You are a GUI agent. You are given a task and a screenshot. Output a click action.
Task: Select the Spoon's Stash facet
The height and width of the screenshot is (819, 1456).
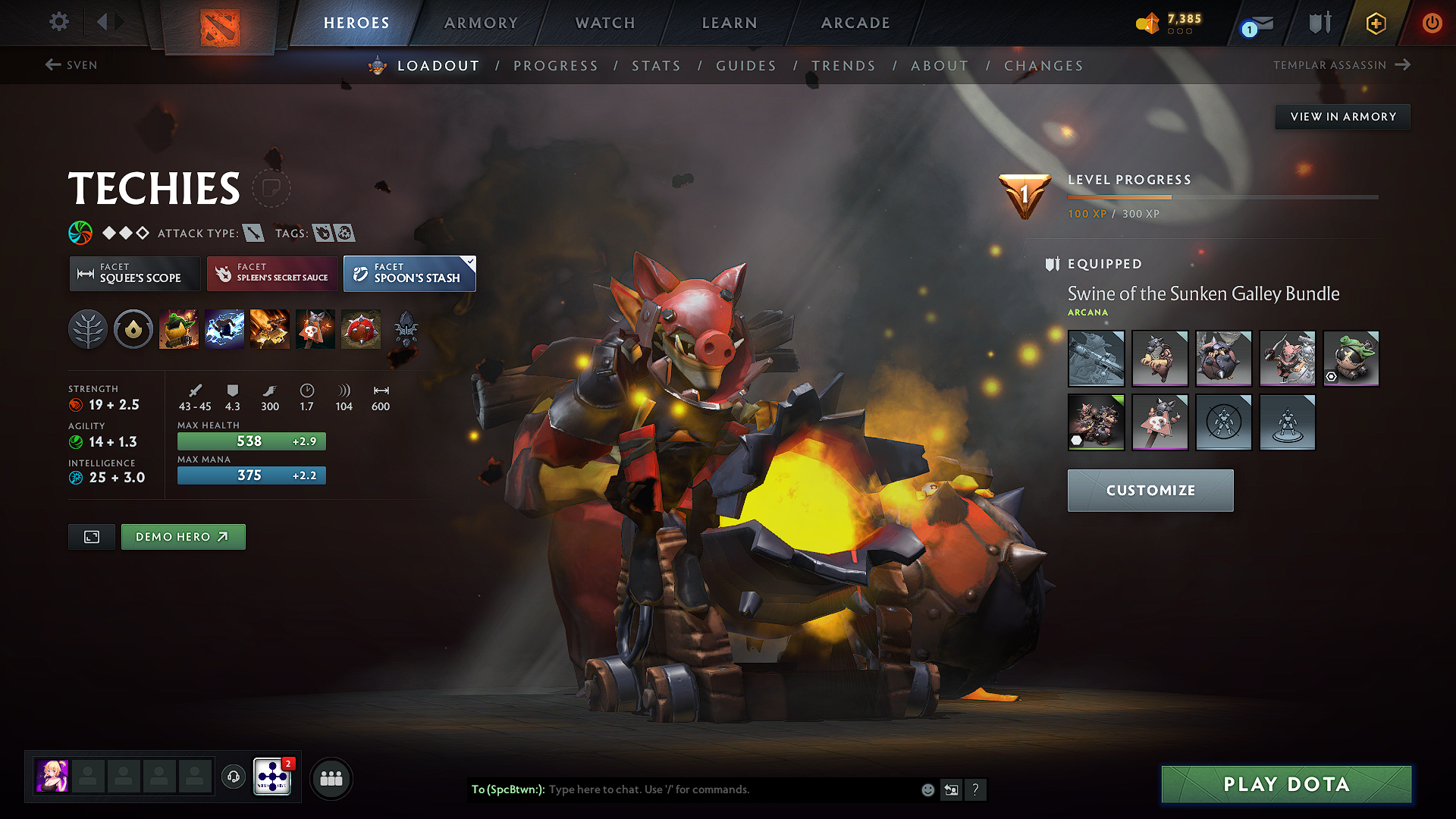point(409,274)
